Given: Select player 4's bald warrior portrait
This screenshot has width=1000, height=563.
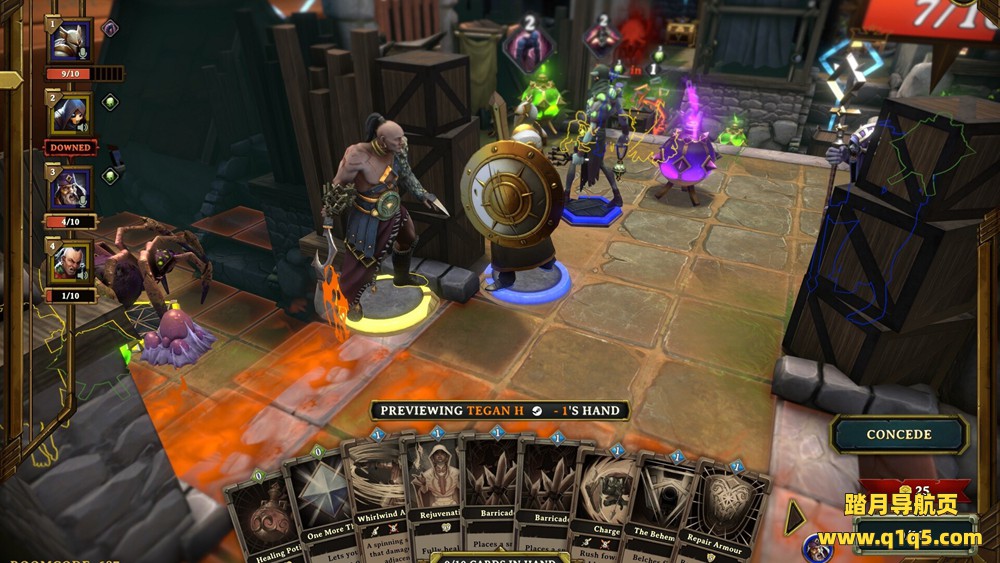Looking at the screenshot, I should click(71, 262).
